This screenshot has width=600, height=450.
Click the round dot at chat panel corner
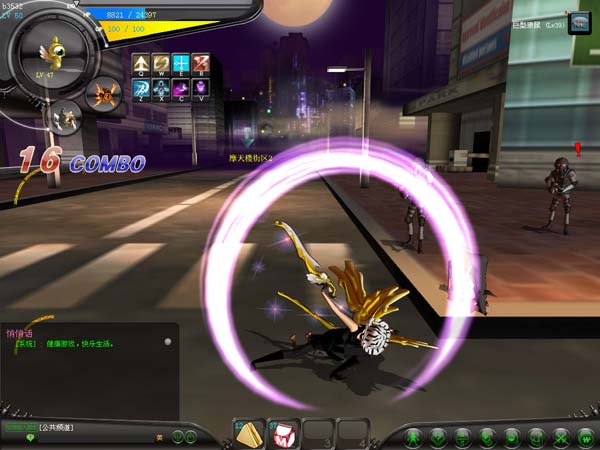(168, 341)
